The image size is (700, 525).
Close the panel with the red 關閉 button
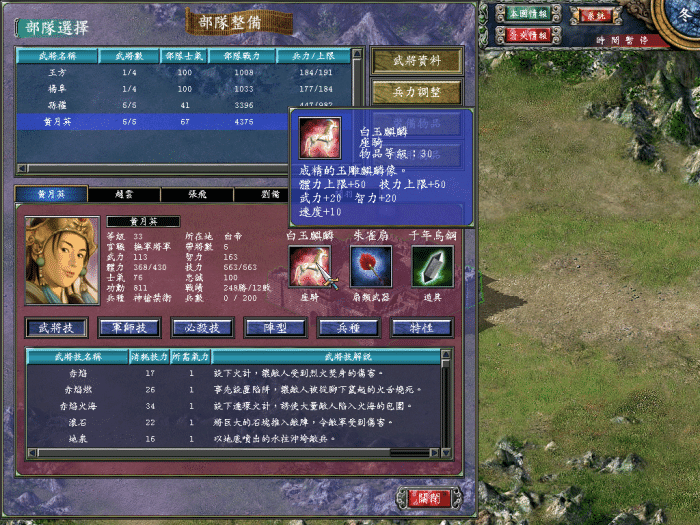pyautogui.click(x=429, y=497)
